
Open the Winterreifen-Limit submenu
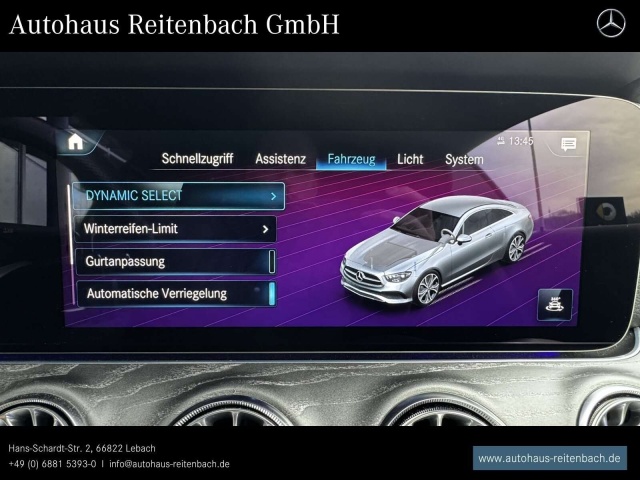point(174,229)
